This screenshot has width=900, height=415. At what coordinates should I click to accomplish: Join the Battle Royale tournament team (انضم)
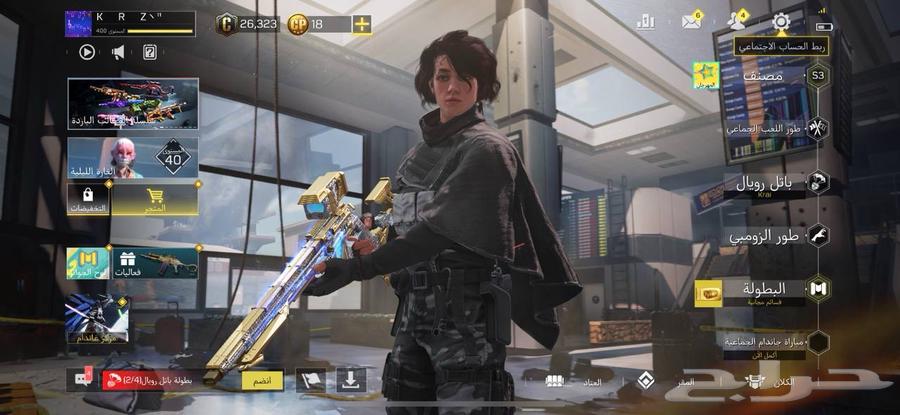click(262, 380)
